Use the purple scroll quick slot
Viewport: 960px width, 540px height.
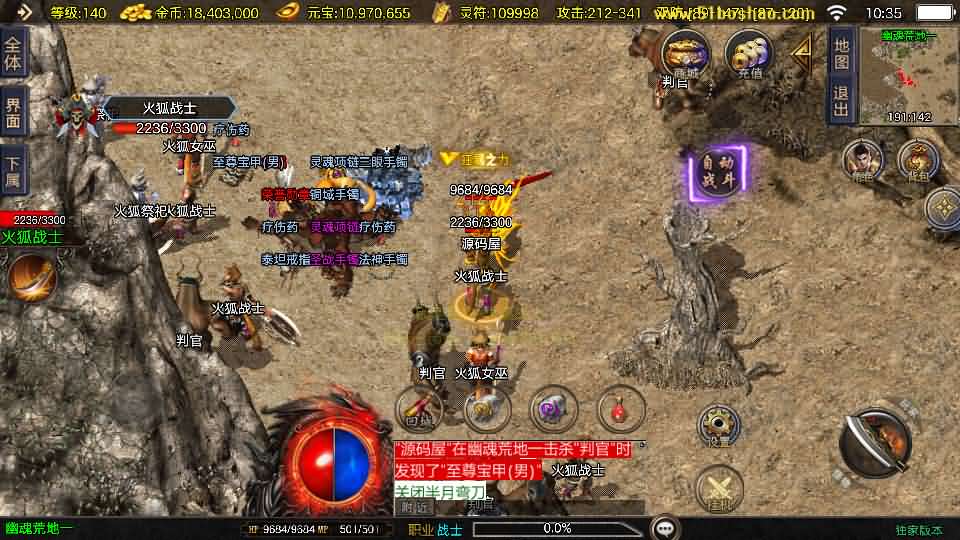[x=553, y=407]
